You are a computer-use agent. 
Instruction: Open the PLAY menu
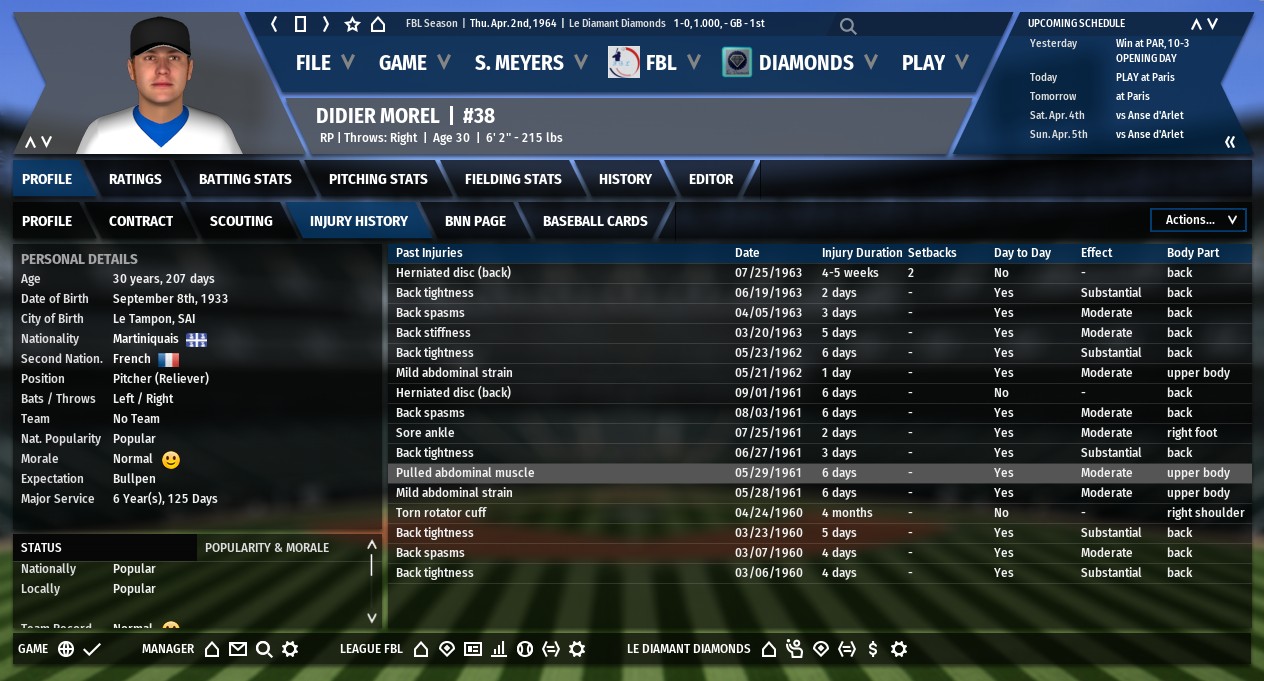click(x=934, y=63)
